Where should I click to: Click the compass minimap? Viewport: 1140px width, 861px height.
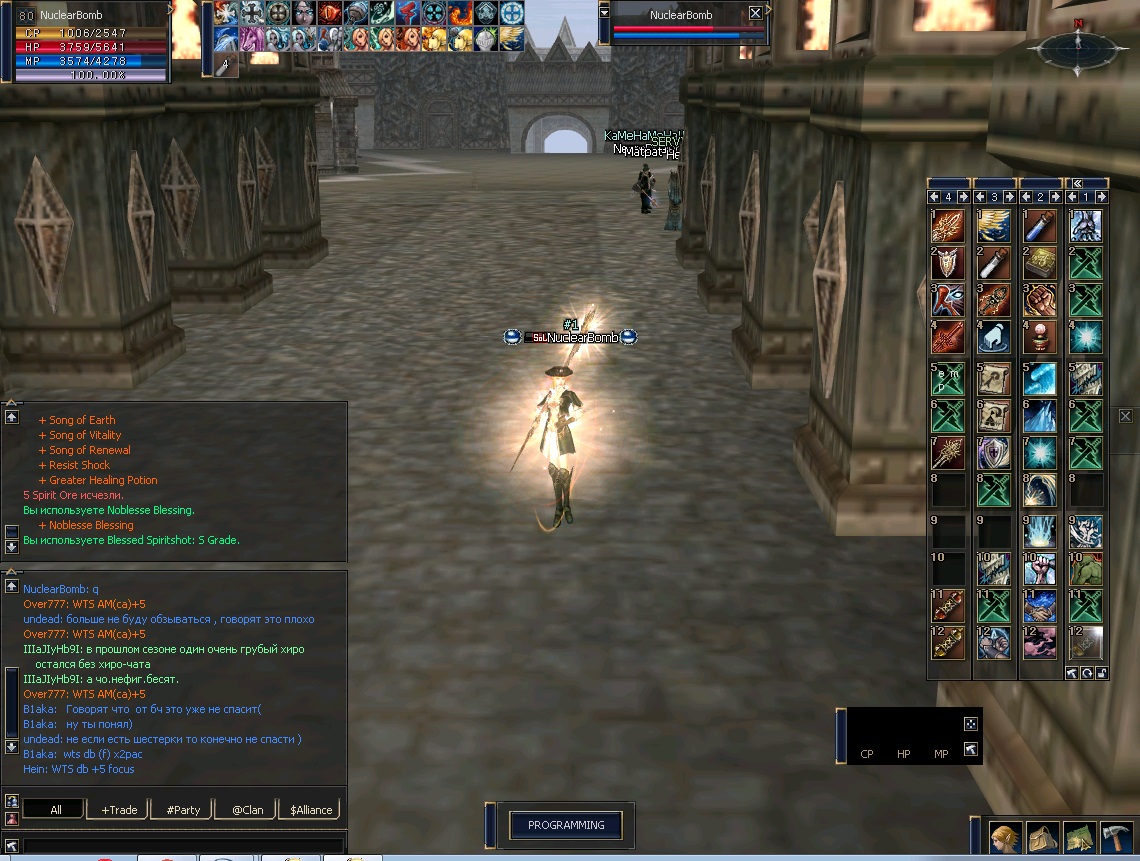coord(1079,47)
